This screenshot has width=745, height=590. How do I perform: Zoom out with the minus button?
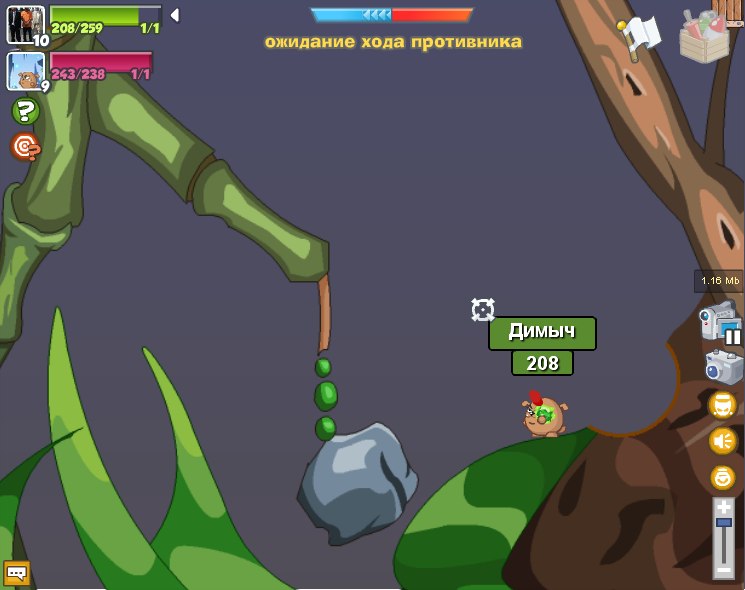coord(723,570)
